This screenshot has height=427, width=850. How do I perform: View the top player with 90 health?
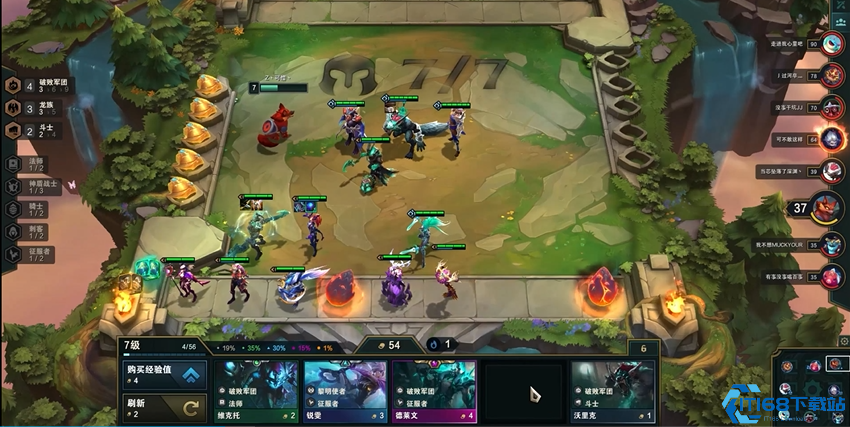click(x=832, y=44)
